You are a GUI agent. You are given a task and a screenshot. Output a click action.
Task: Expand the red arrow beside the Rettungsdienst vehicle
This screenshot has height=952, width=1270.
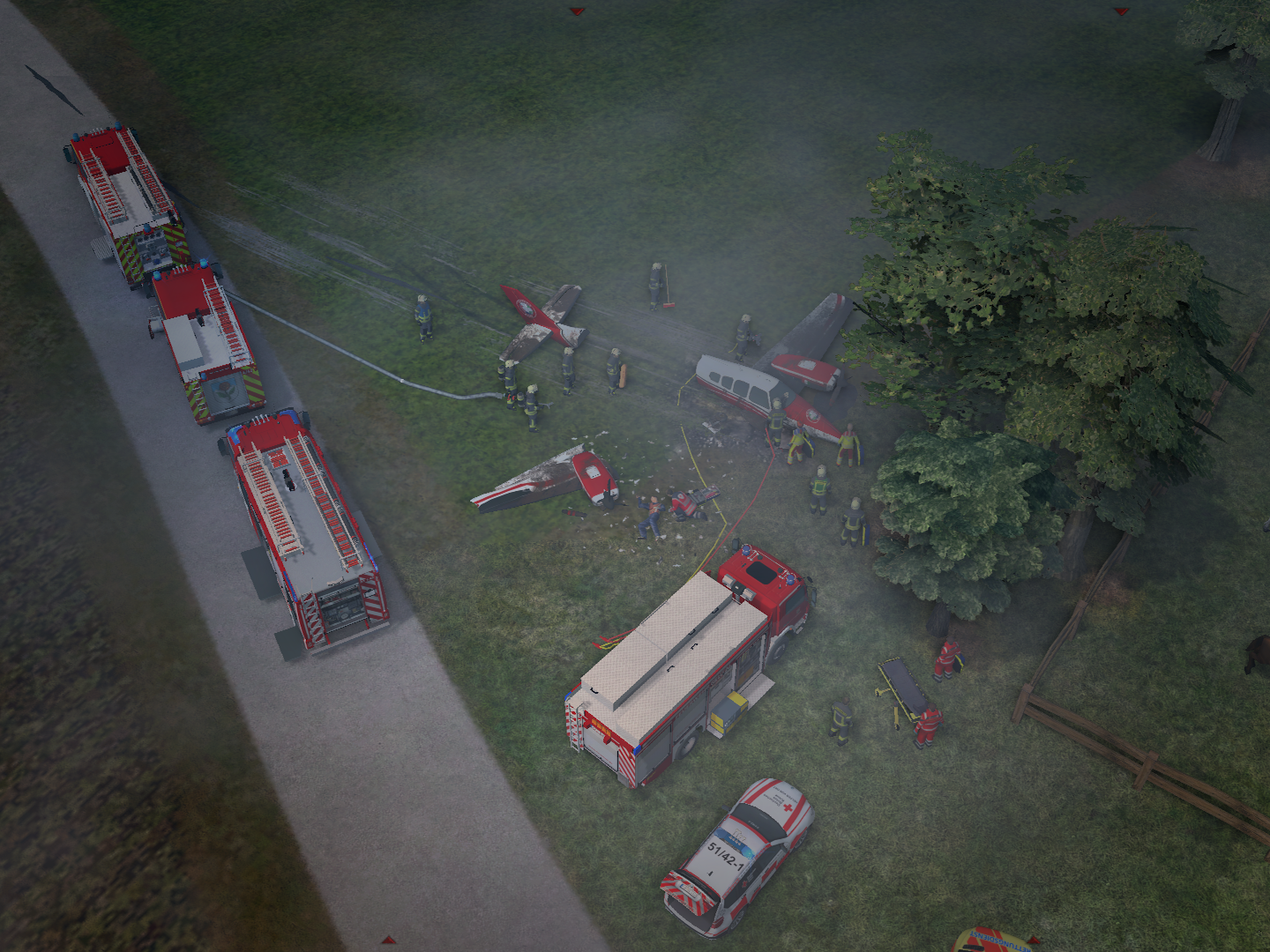(1034, 940)
